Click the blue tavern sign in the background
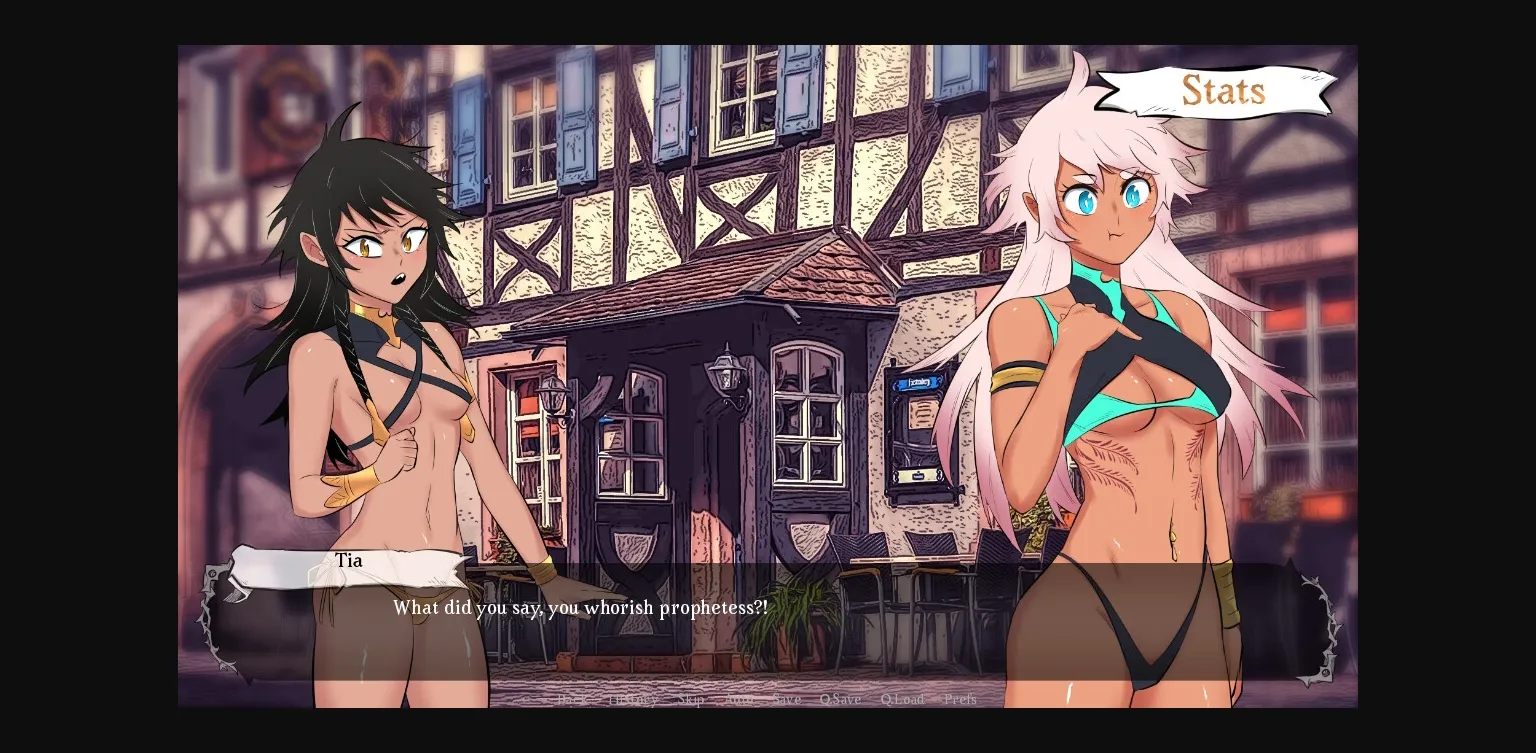The height and width of the screenshot is (753, 1536). pos(918,382)
